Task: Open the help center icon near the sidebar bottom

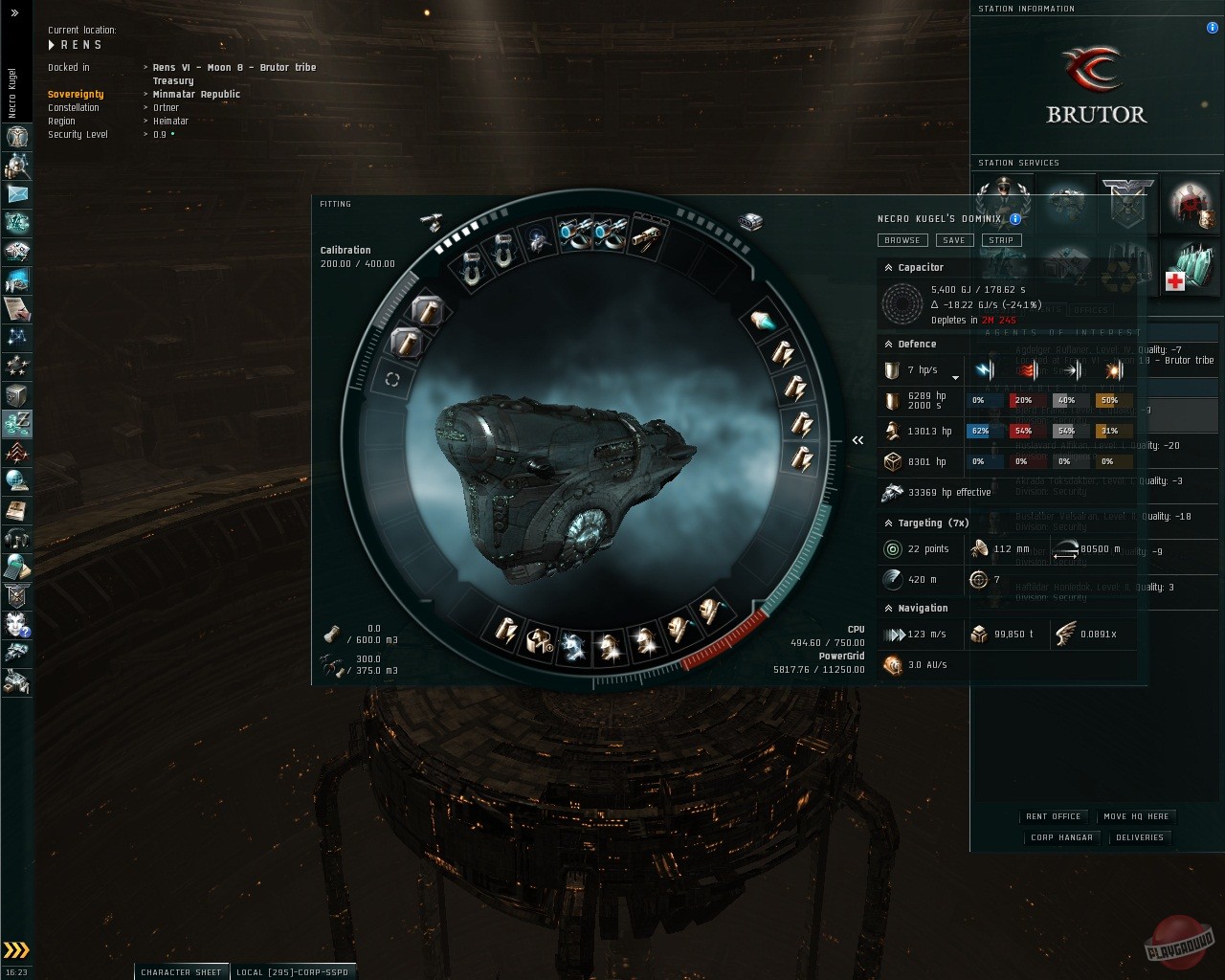Action: click(x=16, y=626)
